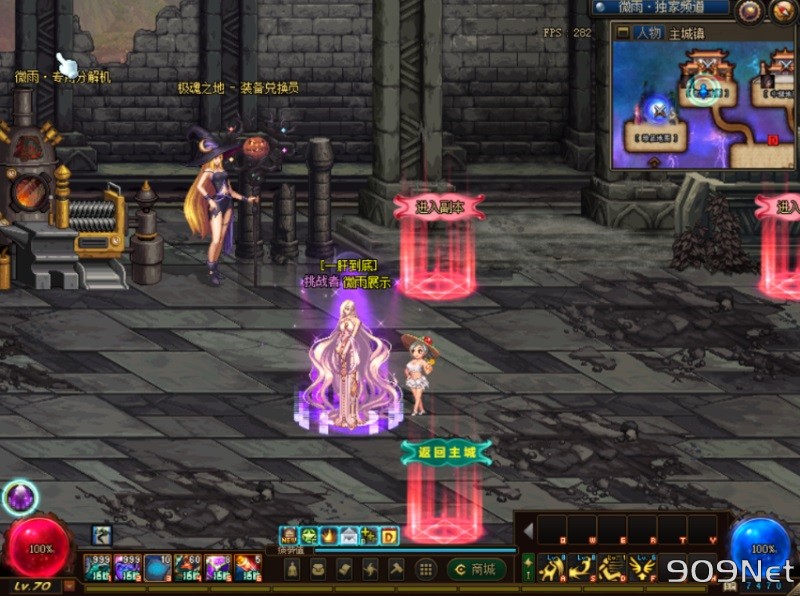800x596 pixels.
Task: Open the NEW icon in the notification row
Action: (289, 536)
